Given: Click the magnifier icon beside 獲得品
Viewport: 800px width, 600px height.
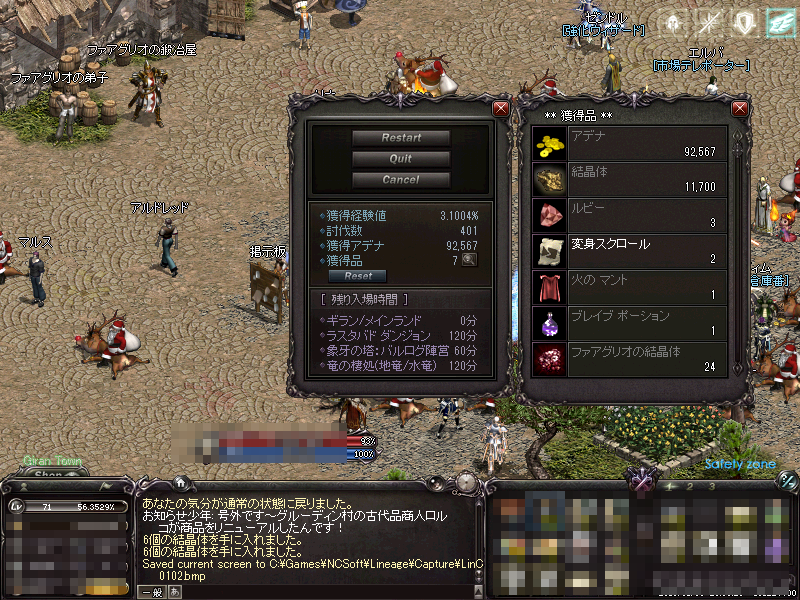Looking at the screenshot, I should [x=468, y=260].
